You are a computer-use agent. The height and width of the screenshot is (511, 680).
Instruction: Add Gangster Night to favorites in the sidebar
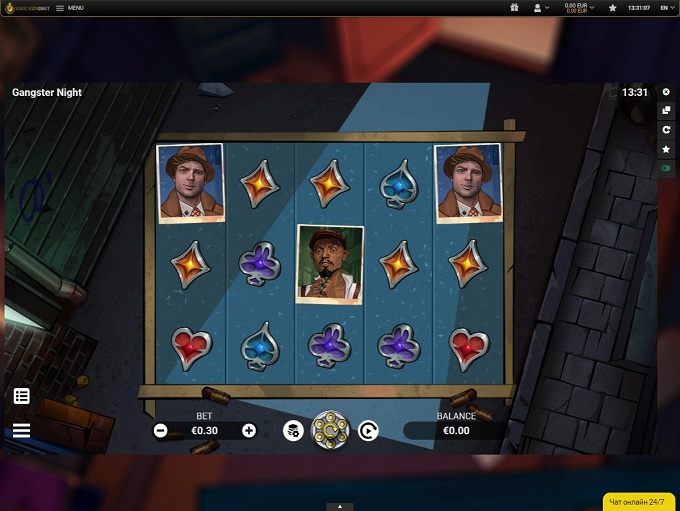(x=666, y=149)
